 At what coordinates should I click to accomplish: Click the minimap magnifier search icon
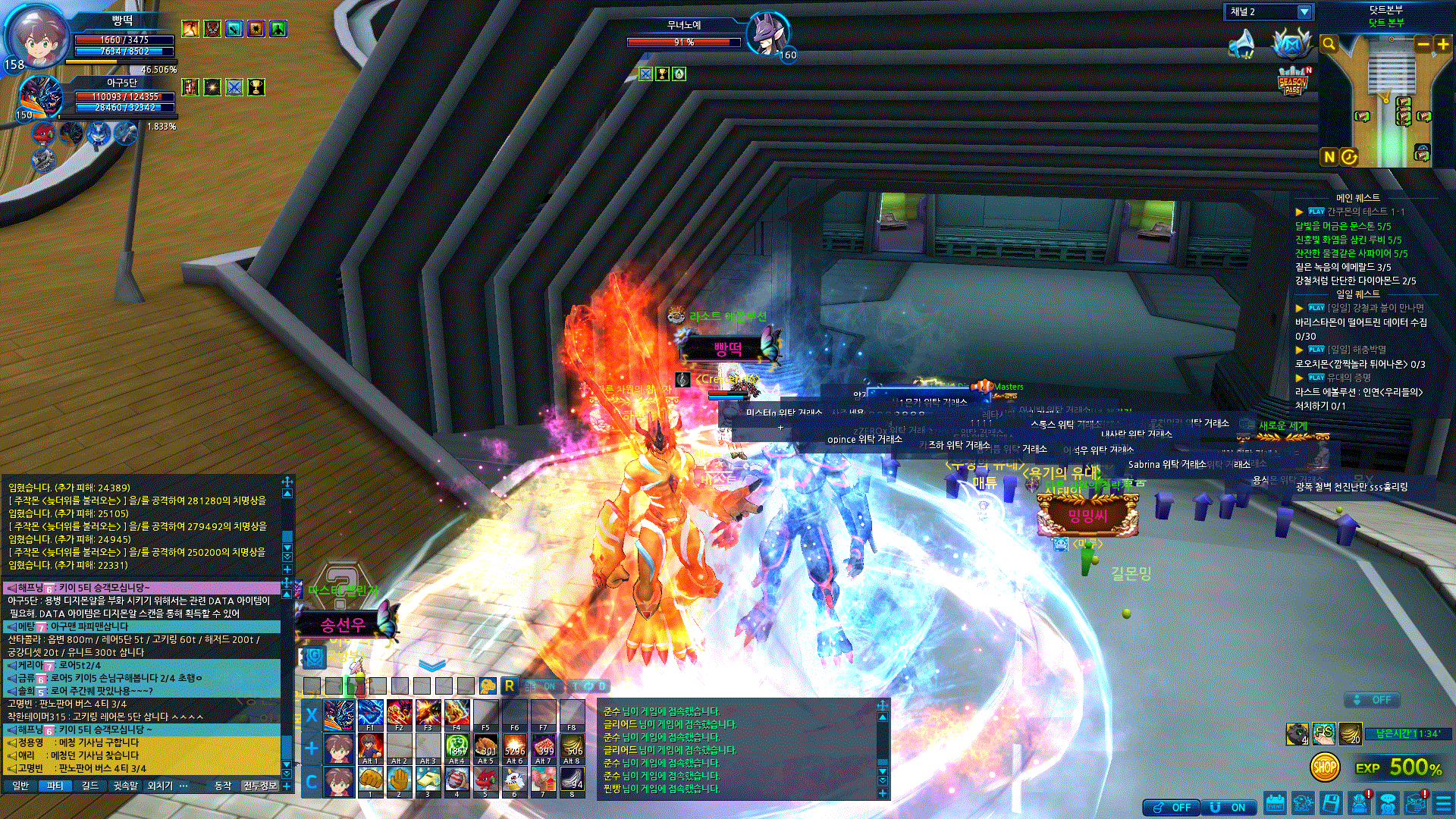(1329, 44)
